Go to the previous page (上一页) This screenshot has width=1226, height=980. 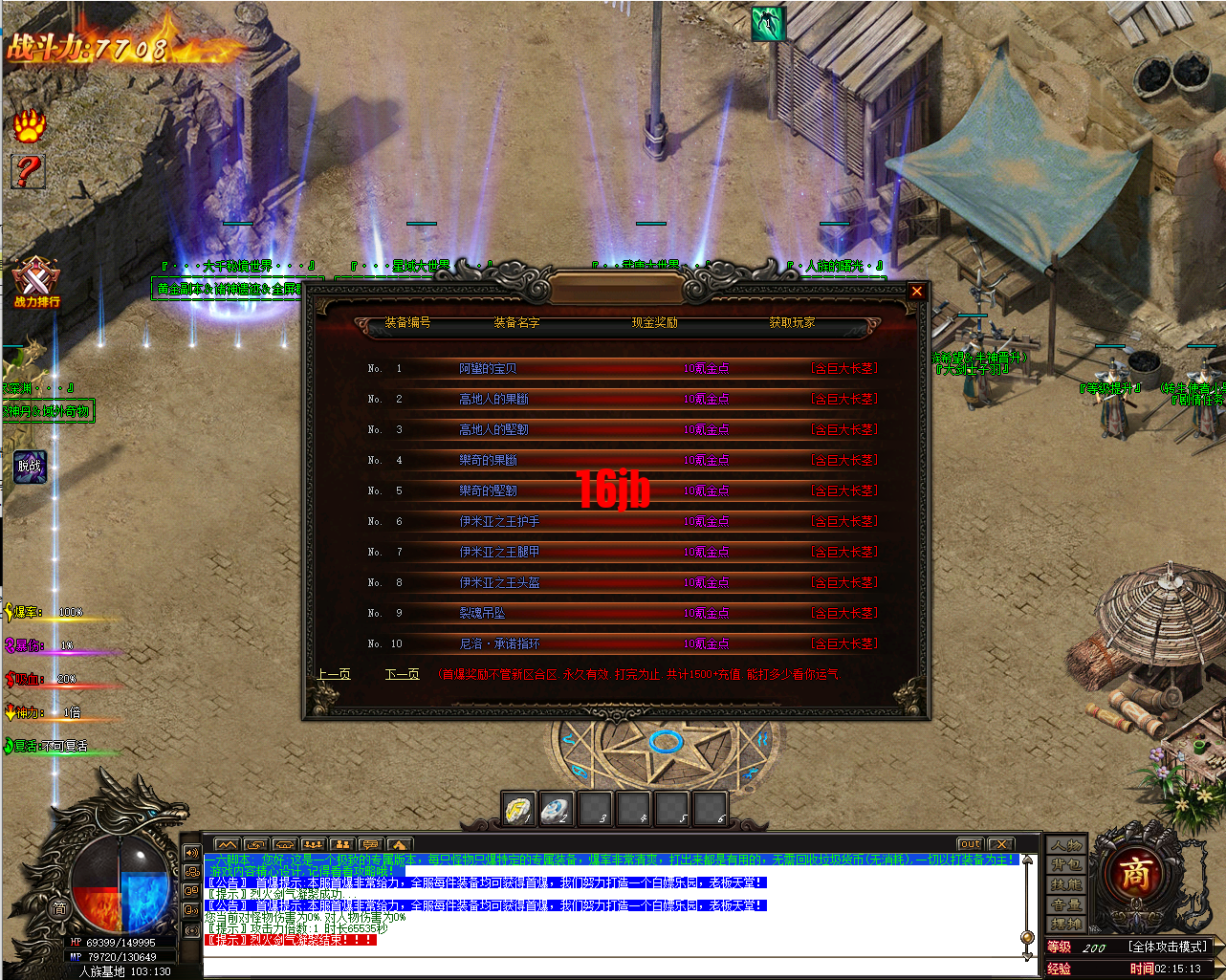[334, 674]
